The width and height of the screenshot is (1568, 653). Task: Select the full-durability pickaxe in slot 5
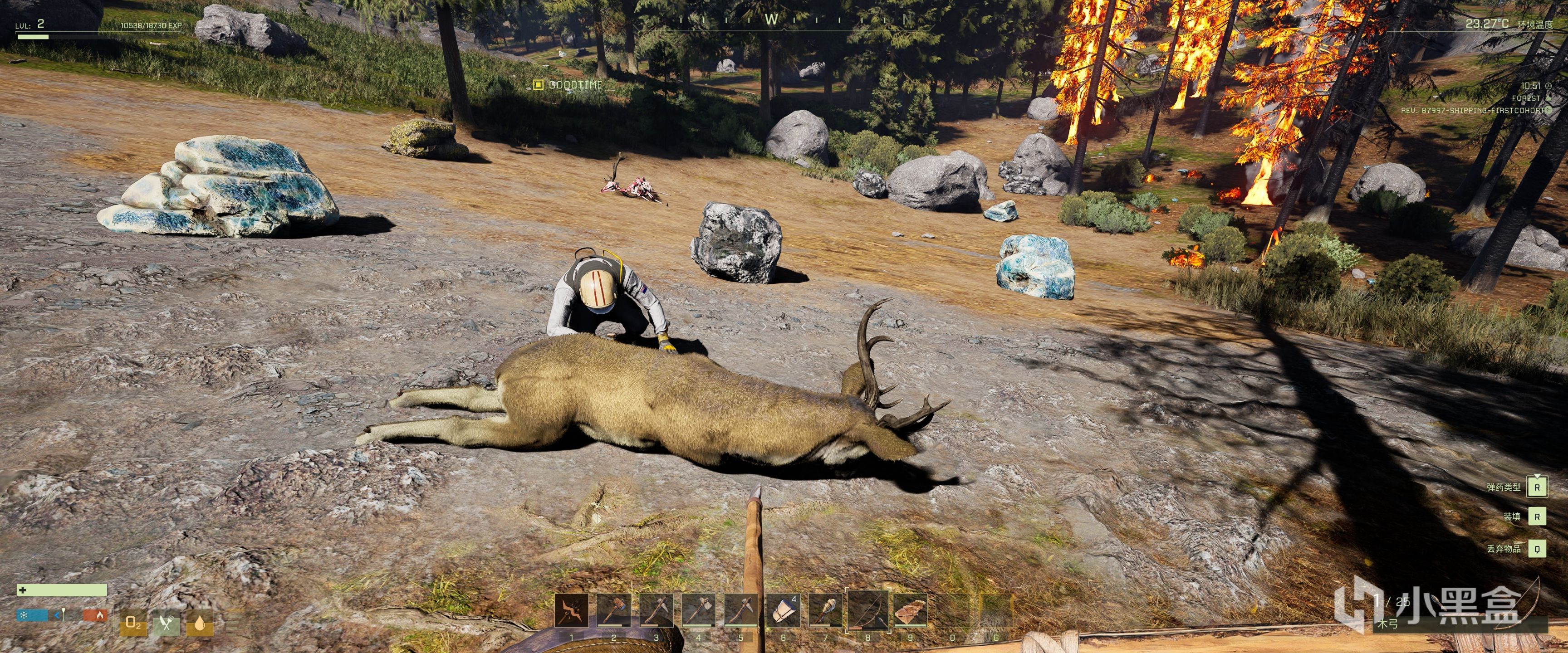[741, 611]
